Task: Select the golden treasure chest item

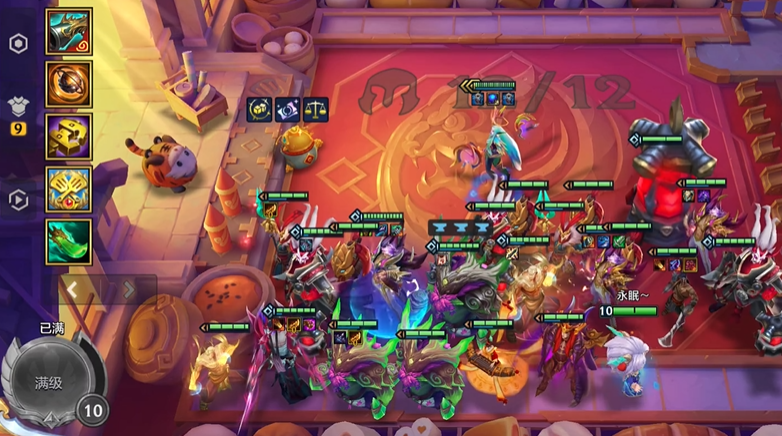Action: click(x=69, y=136)
